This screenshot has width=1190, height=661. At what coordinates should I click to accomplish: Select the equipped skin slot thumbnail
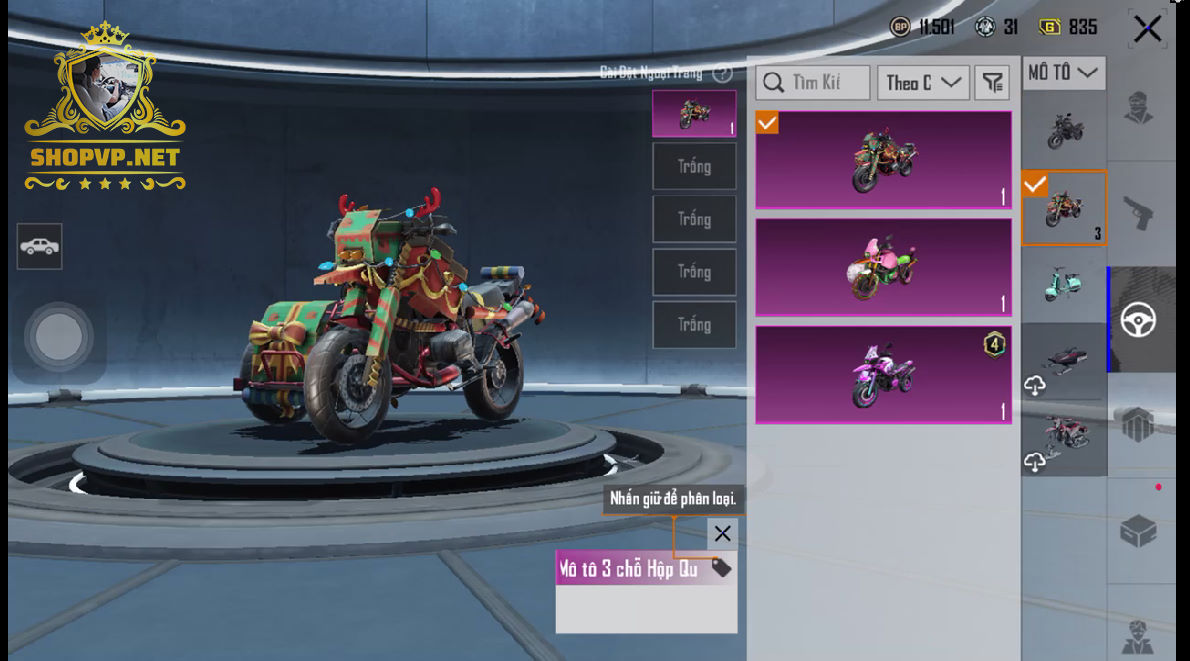click(694, 113)
